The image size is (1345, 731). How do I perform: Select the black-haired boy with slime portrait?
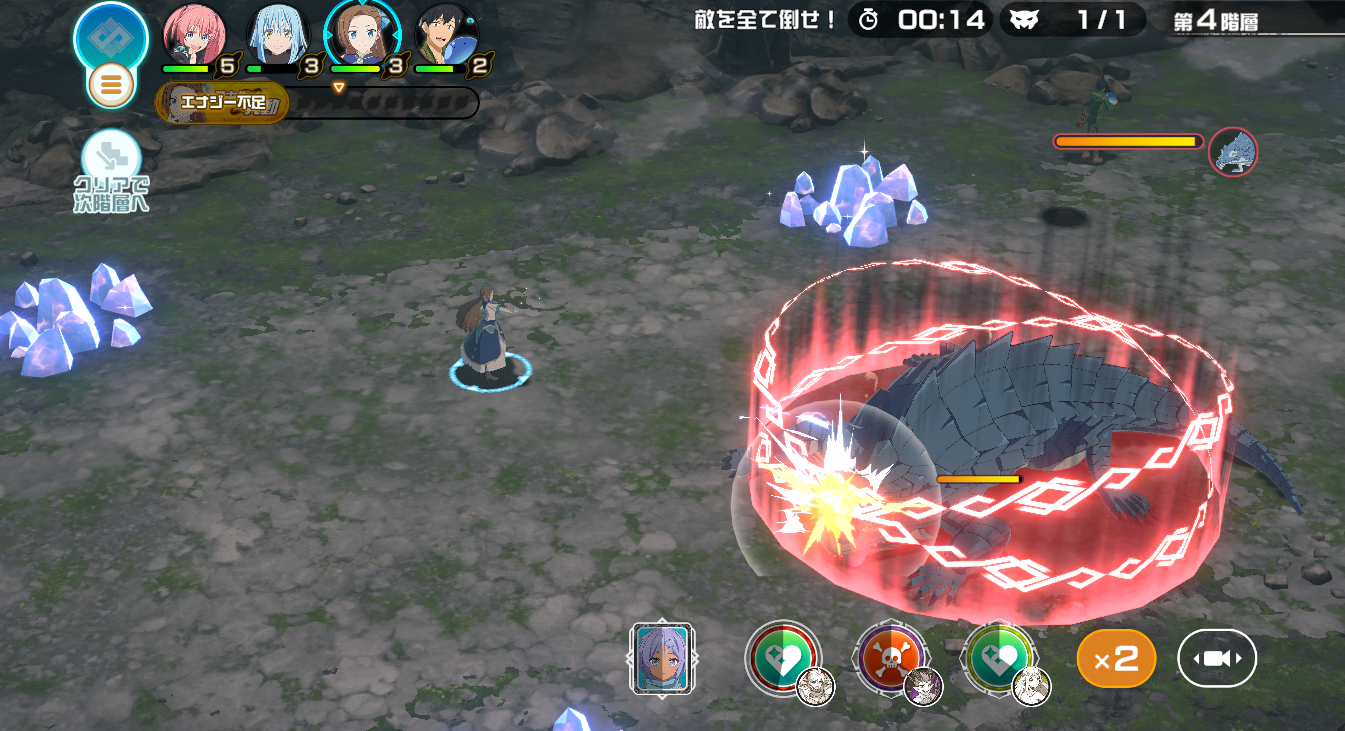[x=446, y=35]
